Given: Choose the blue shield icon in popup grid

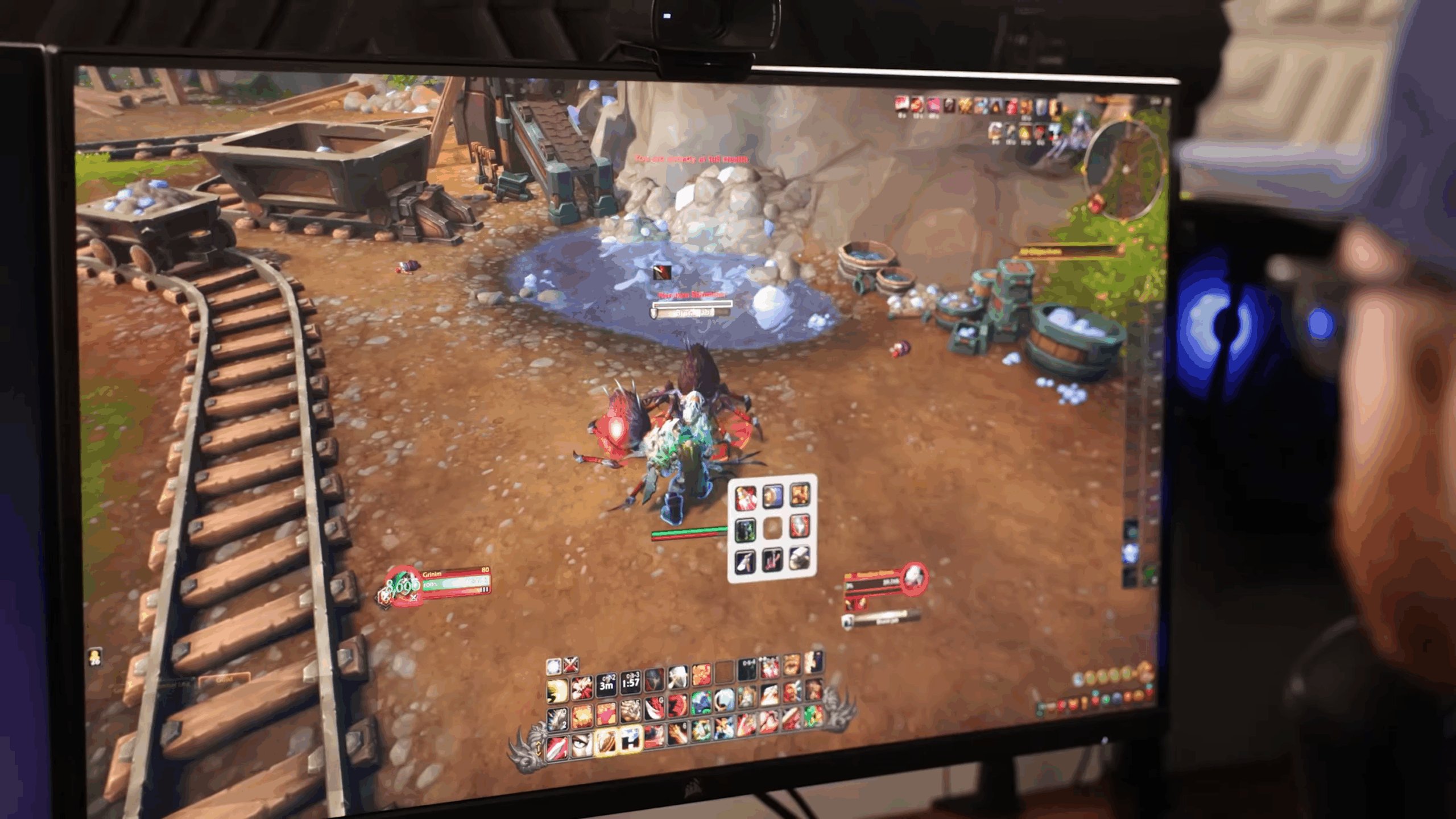Looking at the screenshot, I should [x=772, y=497].
